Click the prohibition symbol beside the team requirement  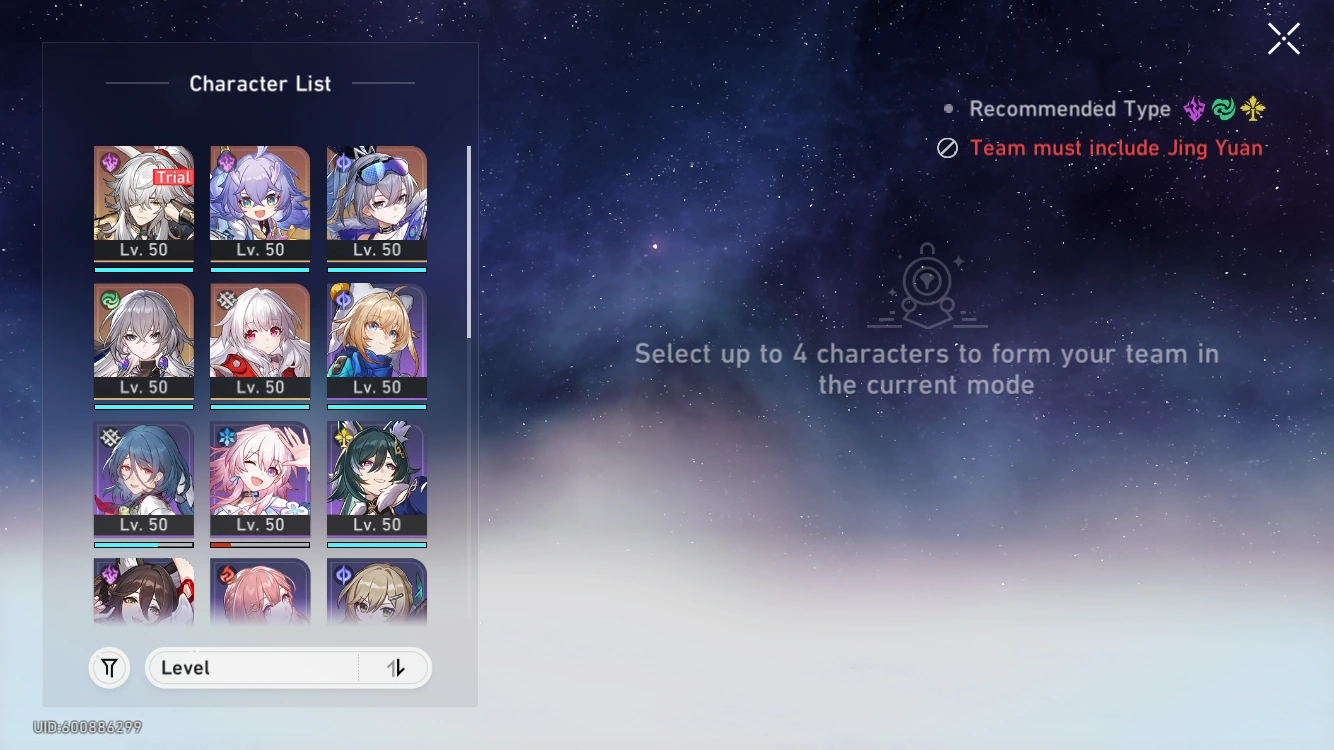(948, 148)
